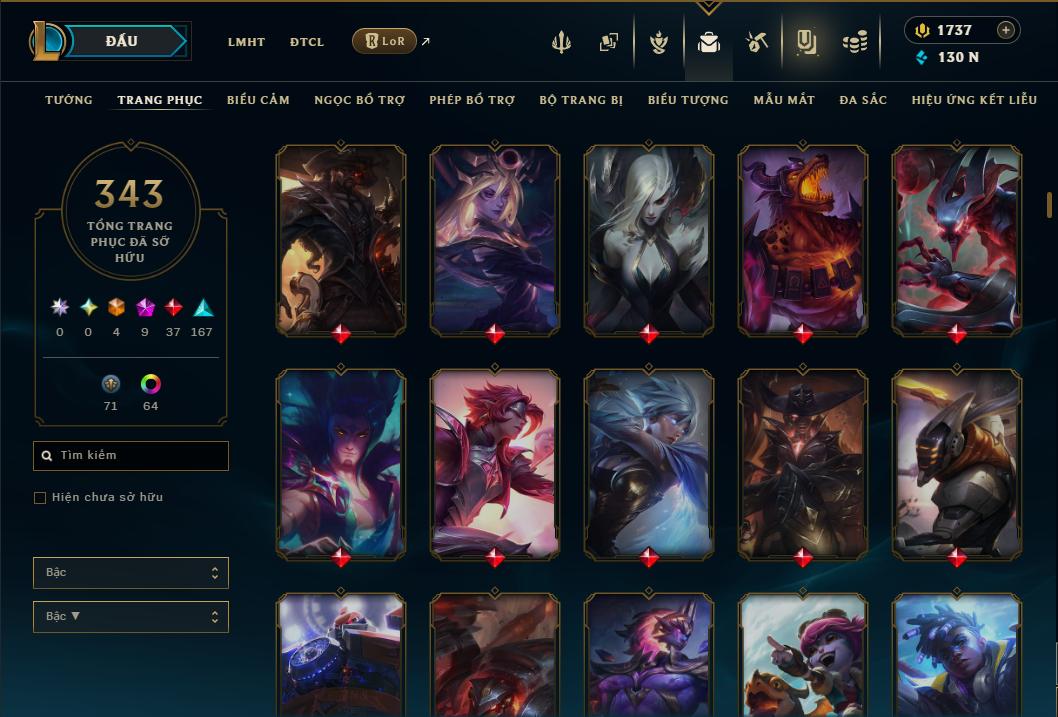Open the LMHT home link
1058x717 pixels.
point(246,42)
